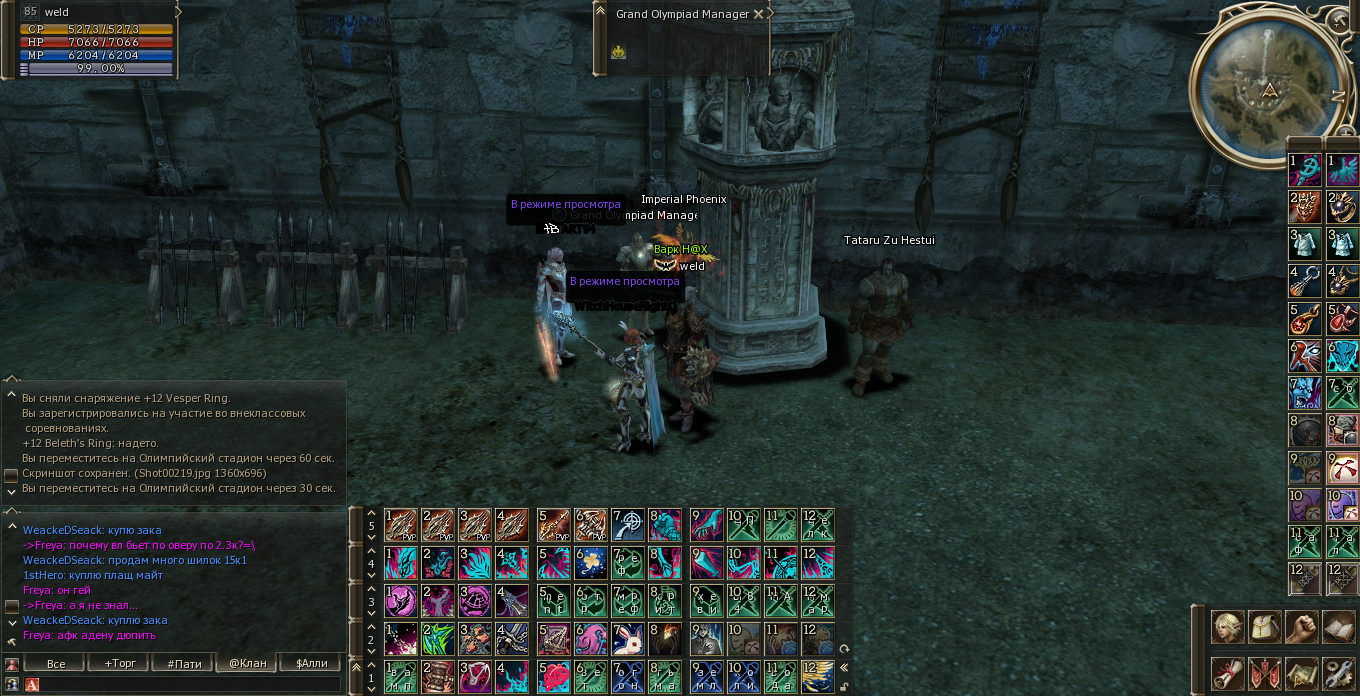The height and width of the screenshot is (696, 1360).
Task: Switch to the @Клан clan chat tab
Action: click(x=248, y=663)
